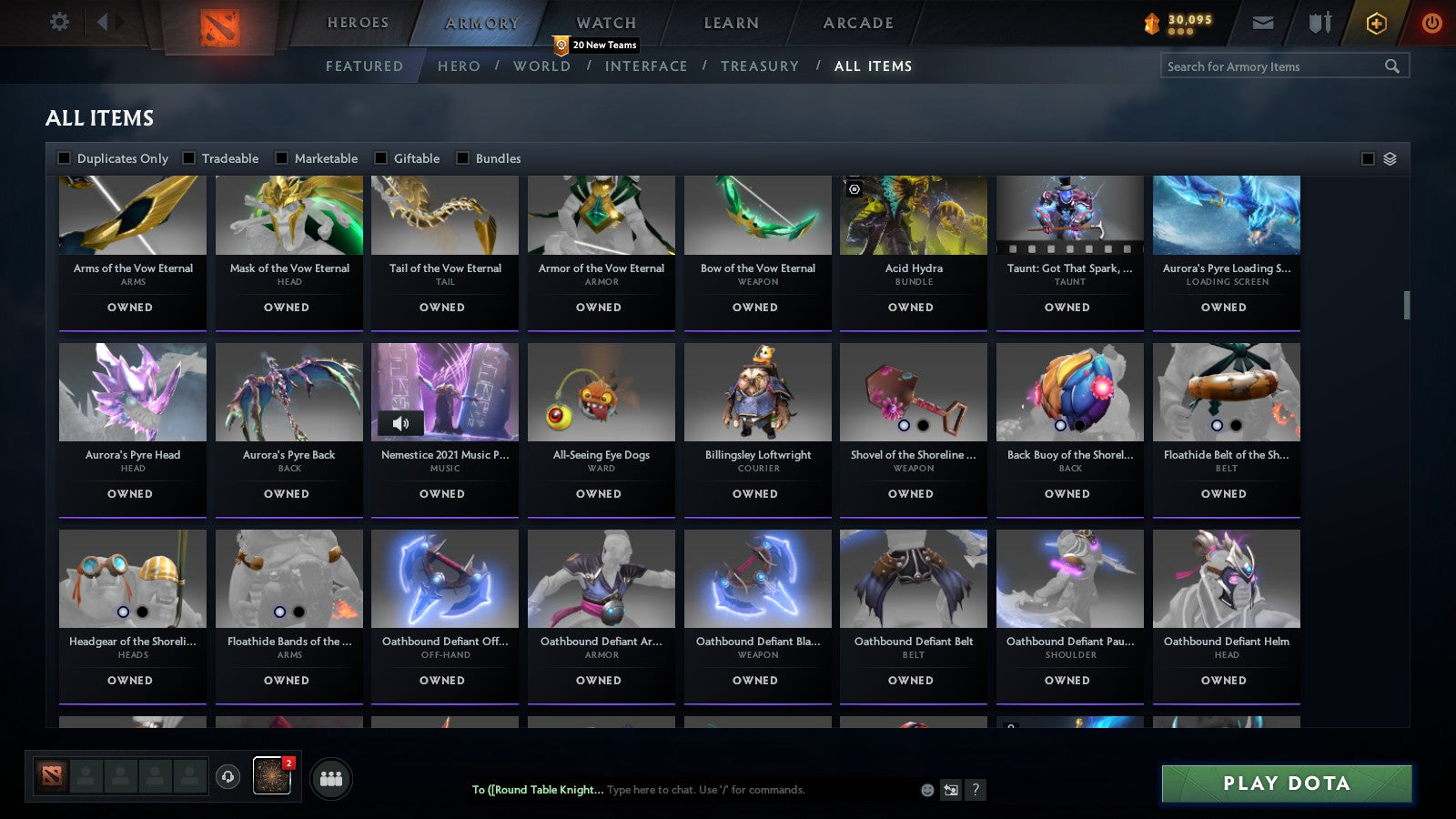Open your mail notifications envelope
Screen dimensions: 1456x819
pos(1263,22)
